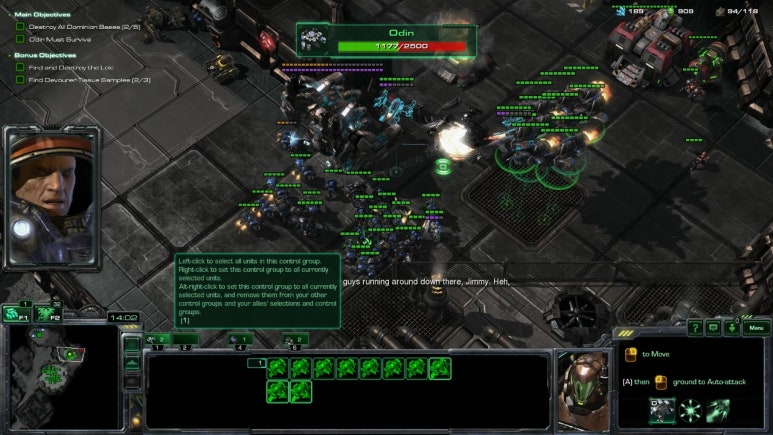The height and width of the screenshot is (435, 773).
Task: Select the F2 army button above minimap
Action: point(47,312)
